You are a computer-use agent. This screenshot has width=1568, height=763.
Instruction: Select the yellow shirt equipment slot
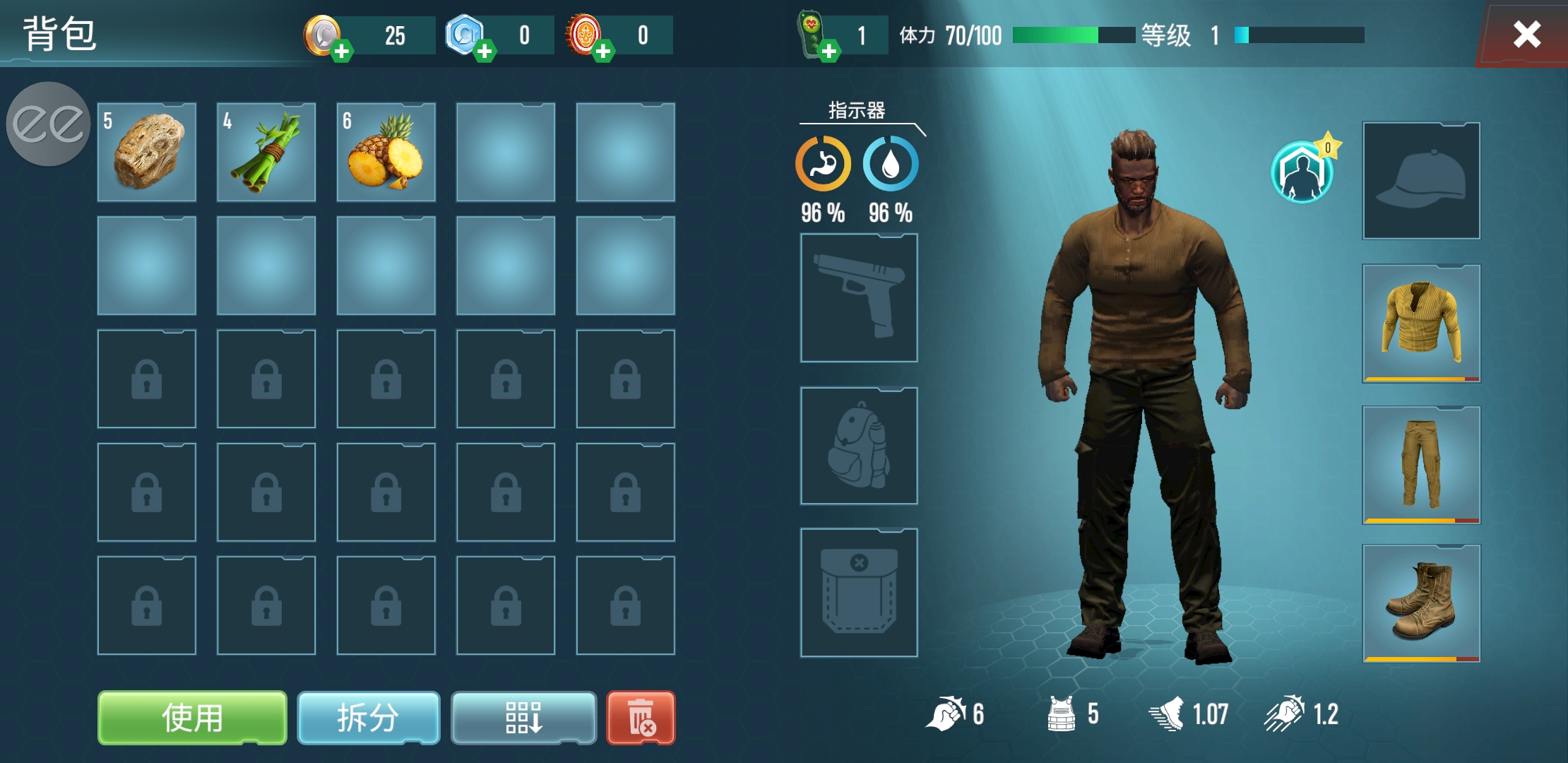1421,323
